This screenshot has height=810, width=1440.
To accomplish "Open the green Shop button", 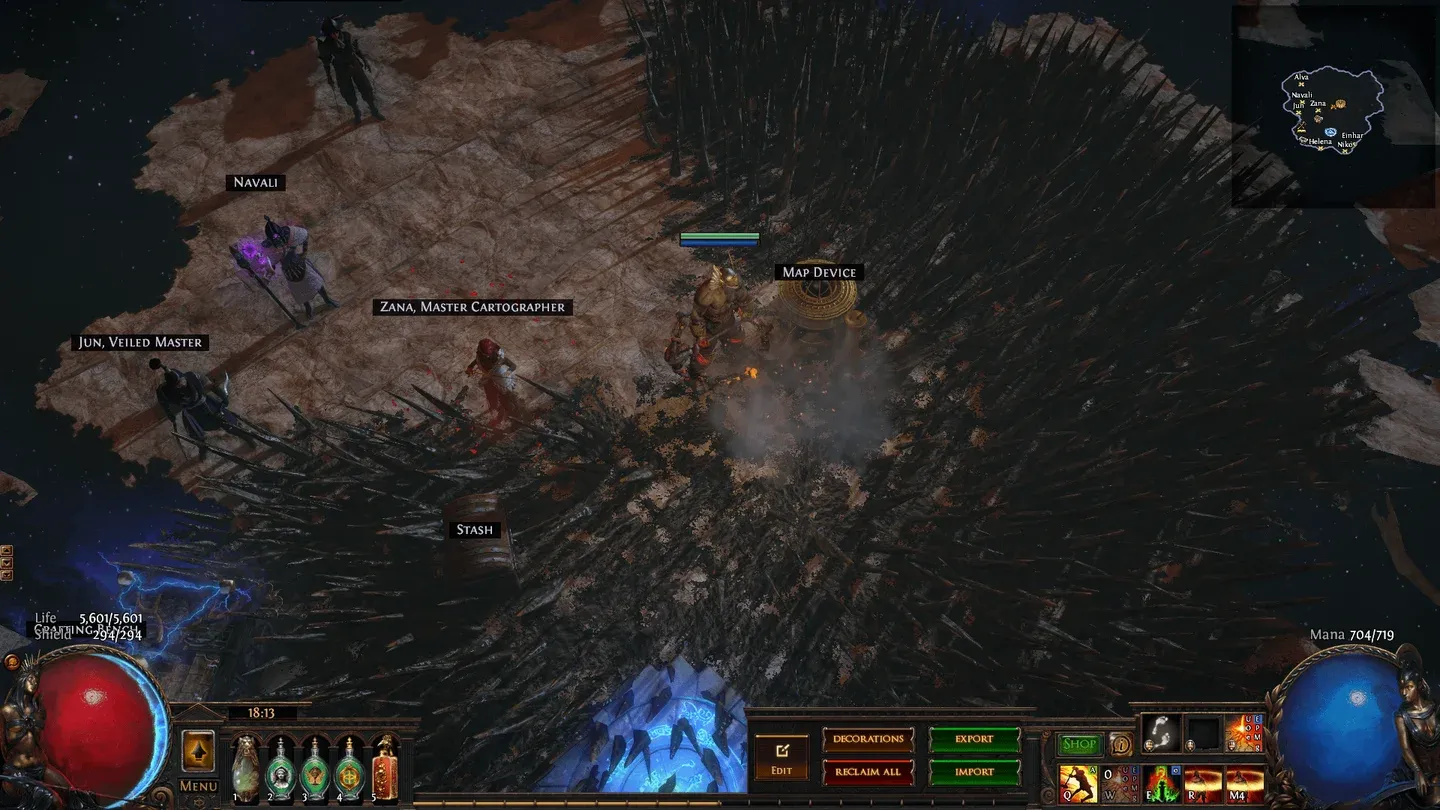I will click(x=1079, y=744).
